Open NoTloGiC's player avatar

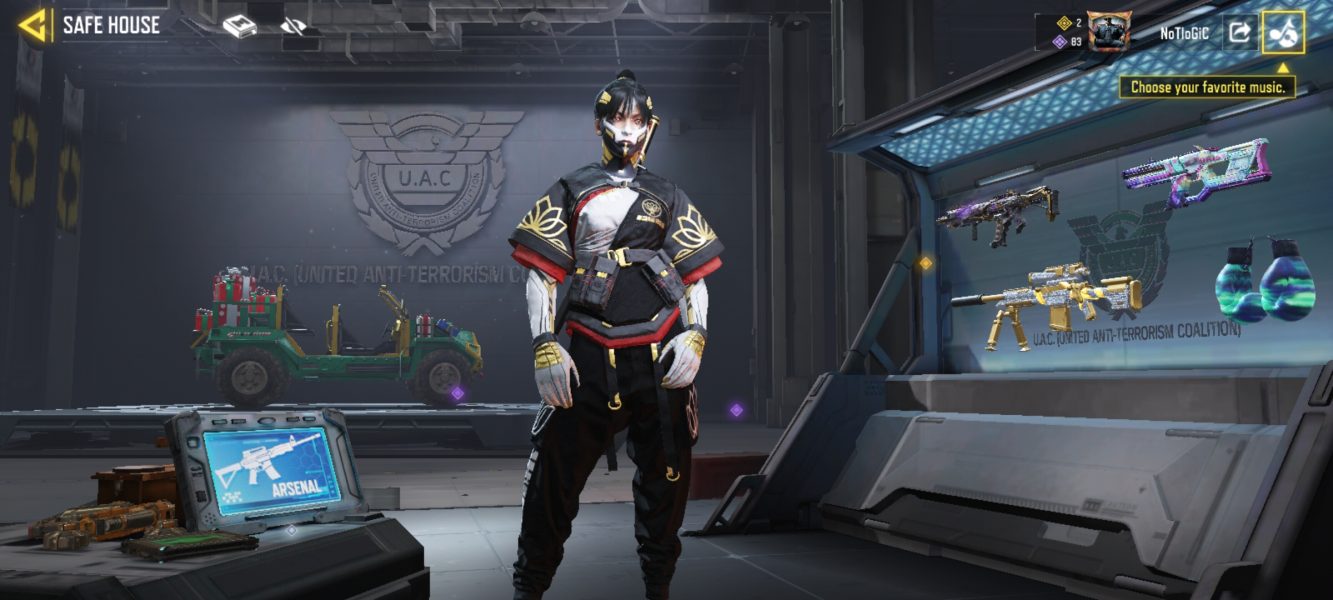[1108, 32]
